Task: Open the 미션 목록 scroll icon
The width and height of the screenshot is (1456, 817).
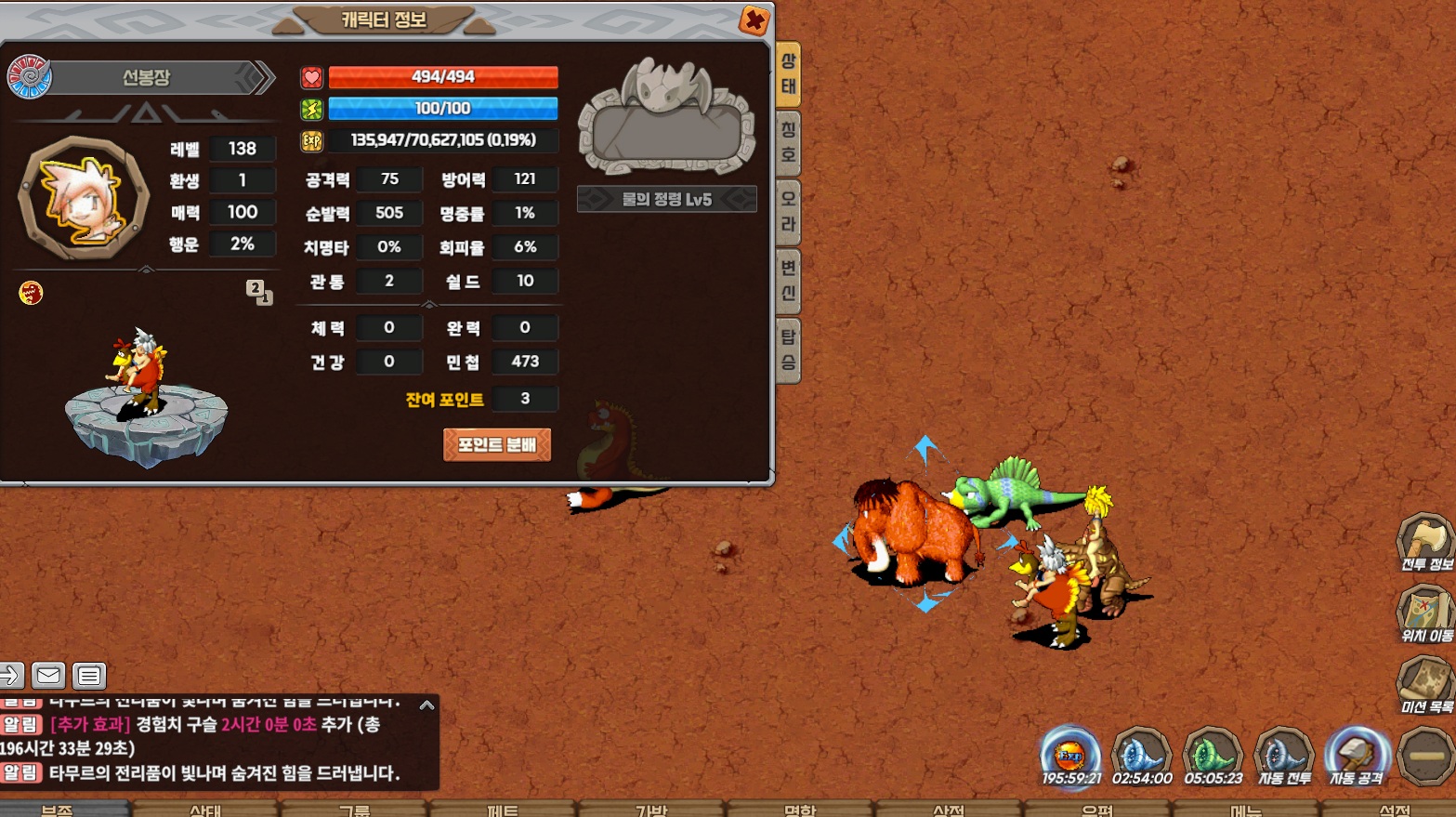Action: [x=1425, y=683]
